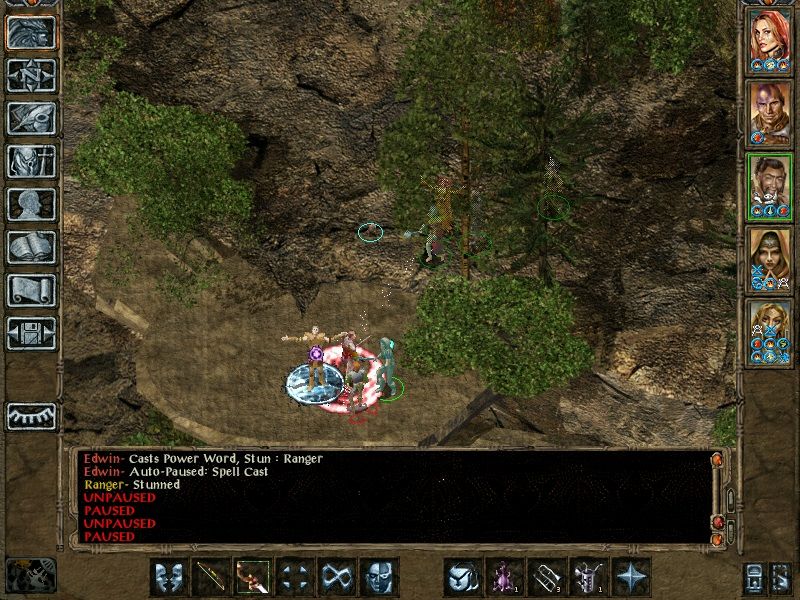This screenshot has height=600, width=800.
Task: Click the closed eye button on the left sidebar
Action: pyautogui.click(x=31, y=416)
